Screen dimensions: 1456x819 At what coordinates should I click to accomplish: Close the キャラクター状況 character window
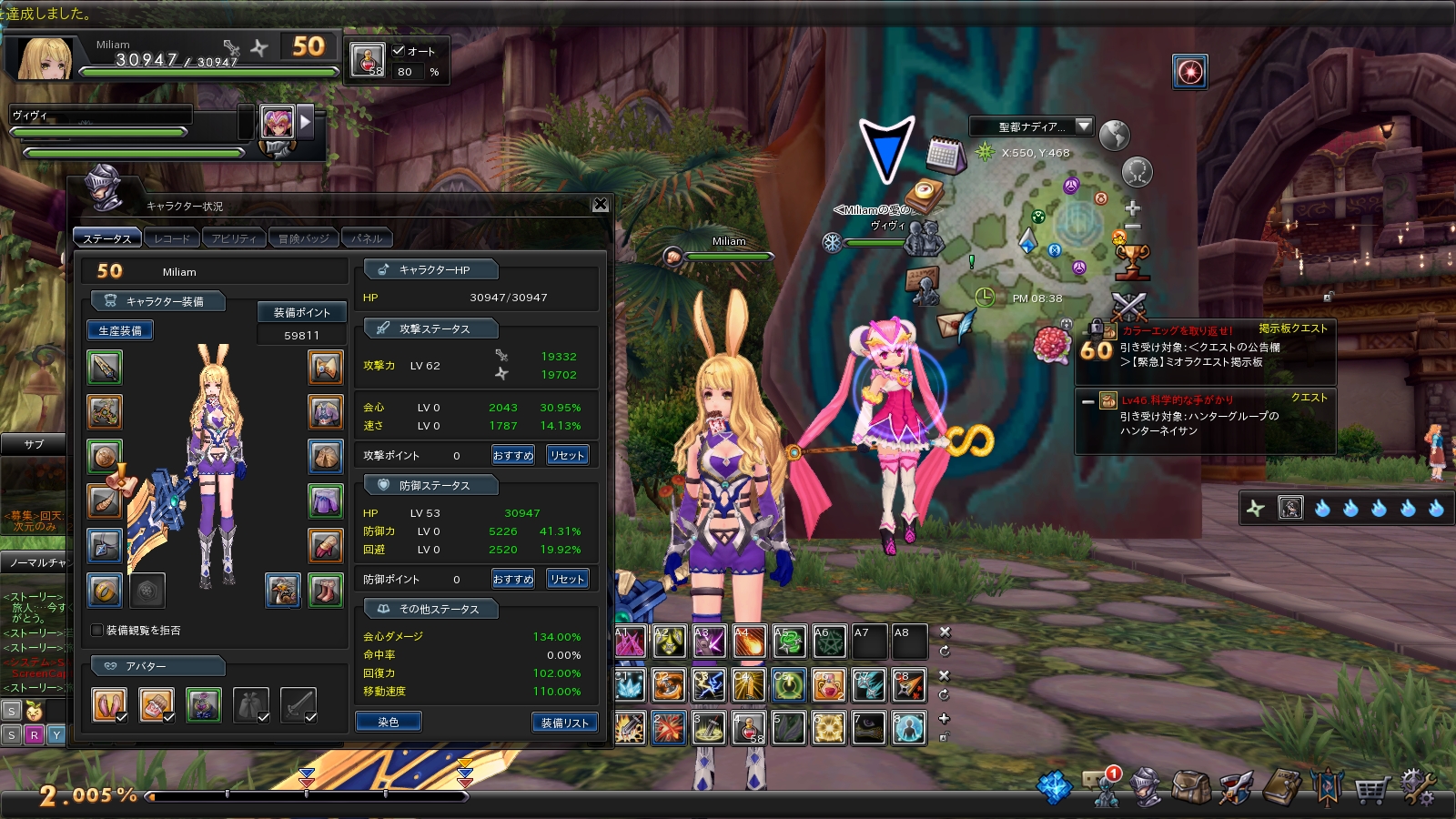601,205
